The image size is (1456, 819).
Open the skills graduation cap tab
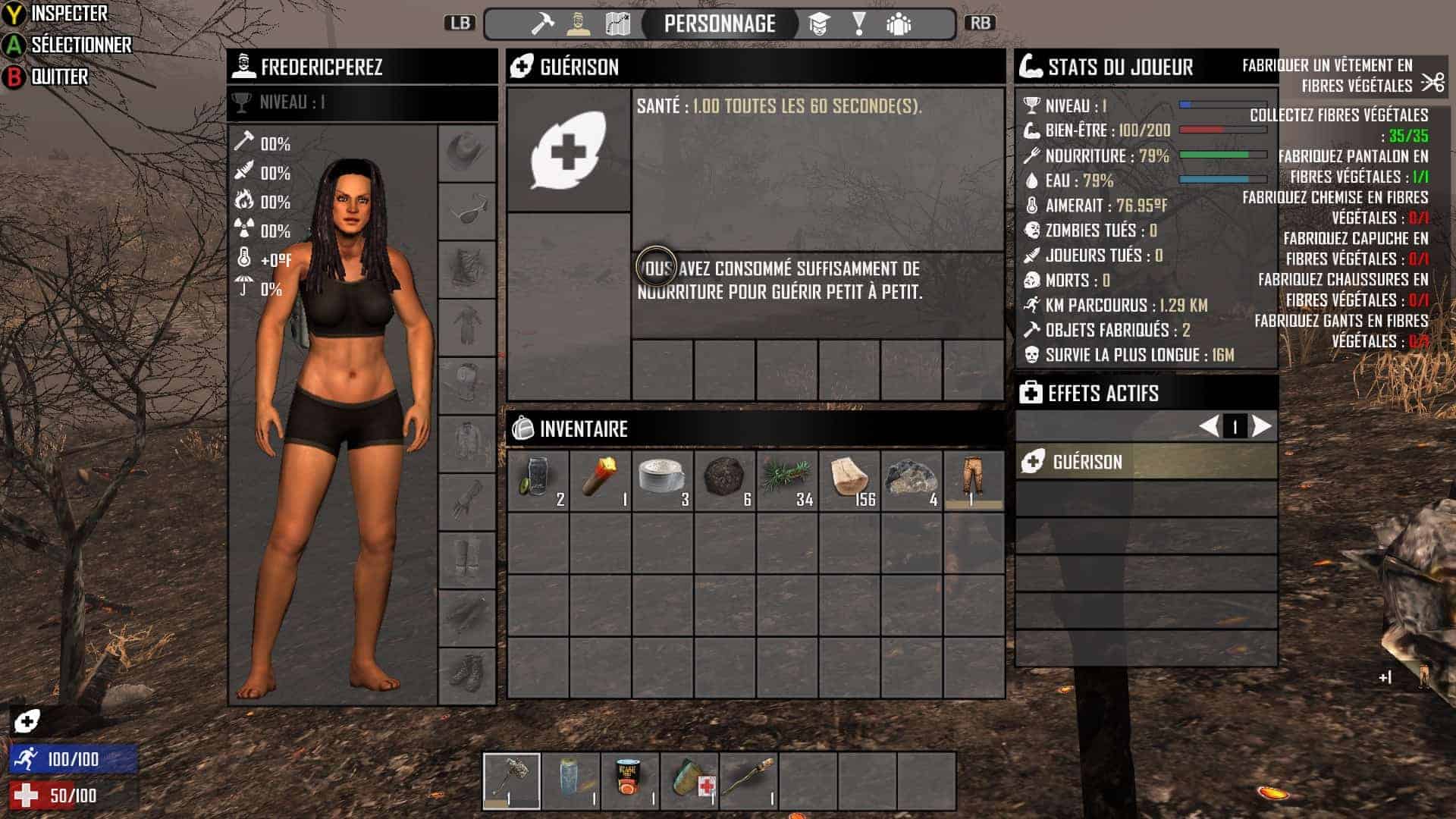(x=819, y=24)
